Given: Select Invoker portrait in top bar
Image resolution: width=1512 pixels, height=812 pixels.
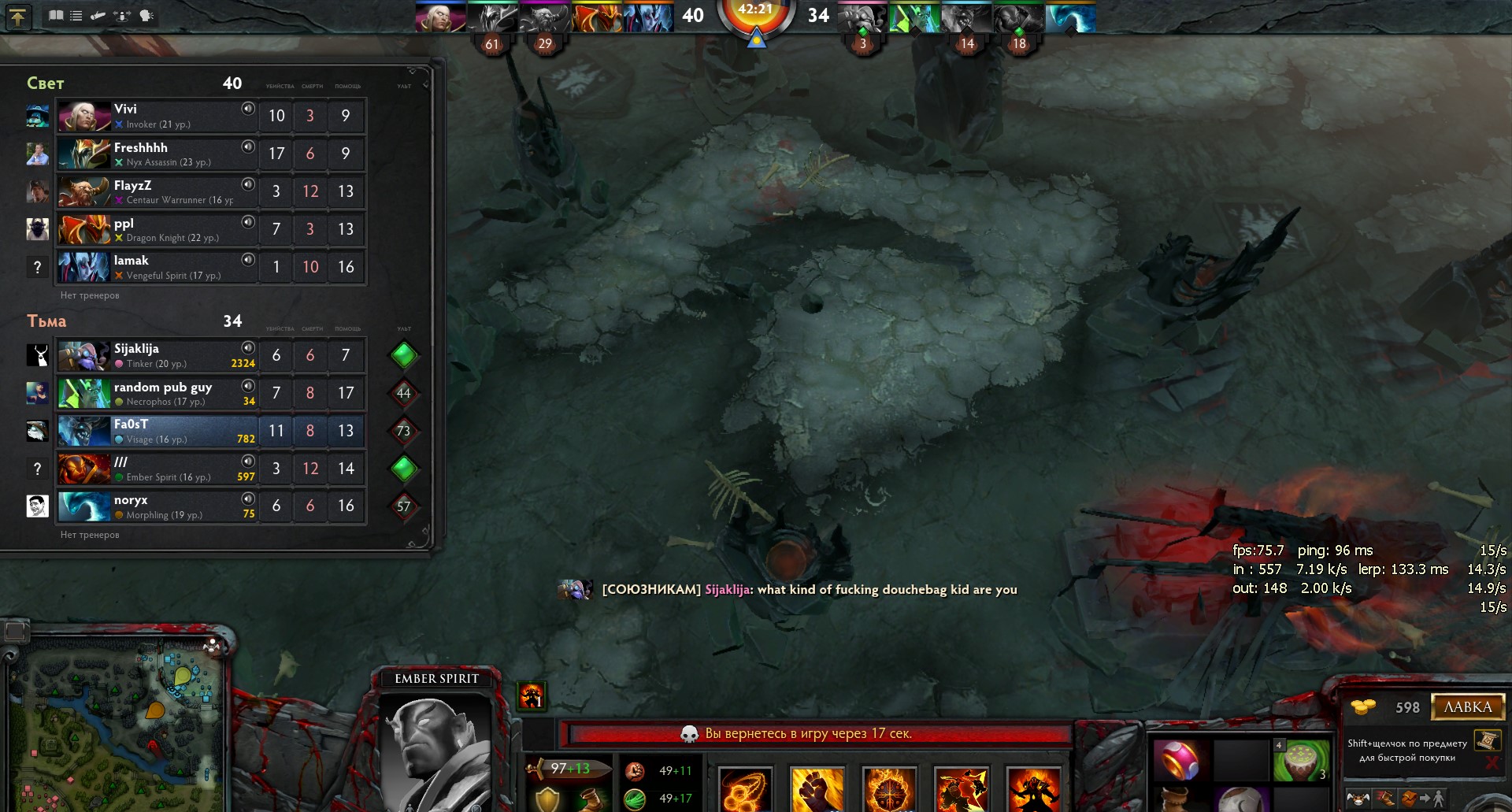Looking at the screenshot, I should click(x=439, y=17).
